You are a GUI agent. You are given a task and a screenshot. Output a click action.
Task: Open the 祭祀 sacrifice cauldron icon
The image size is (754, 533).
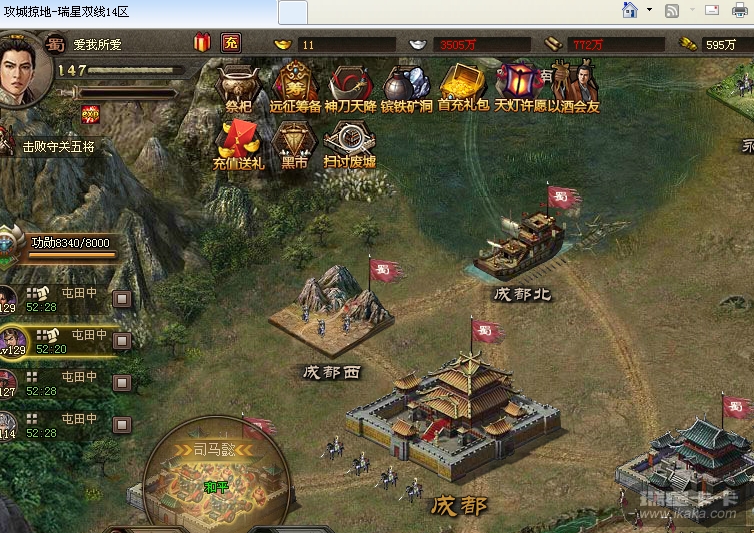point(238,86)
